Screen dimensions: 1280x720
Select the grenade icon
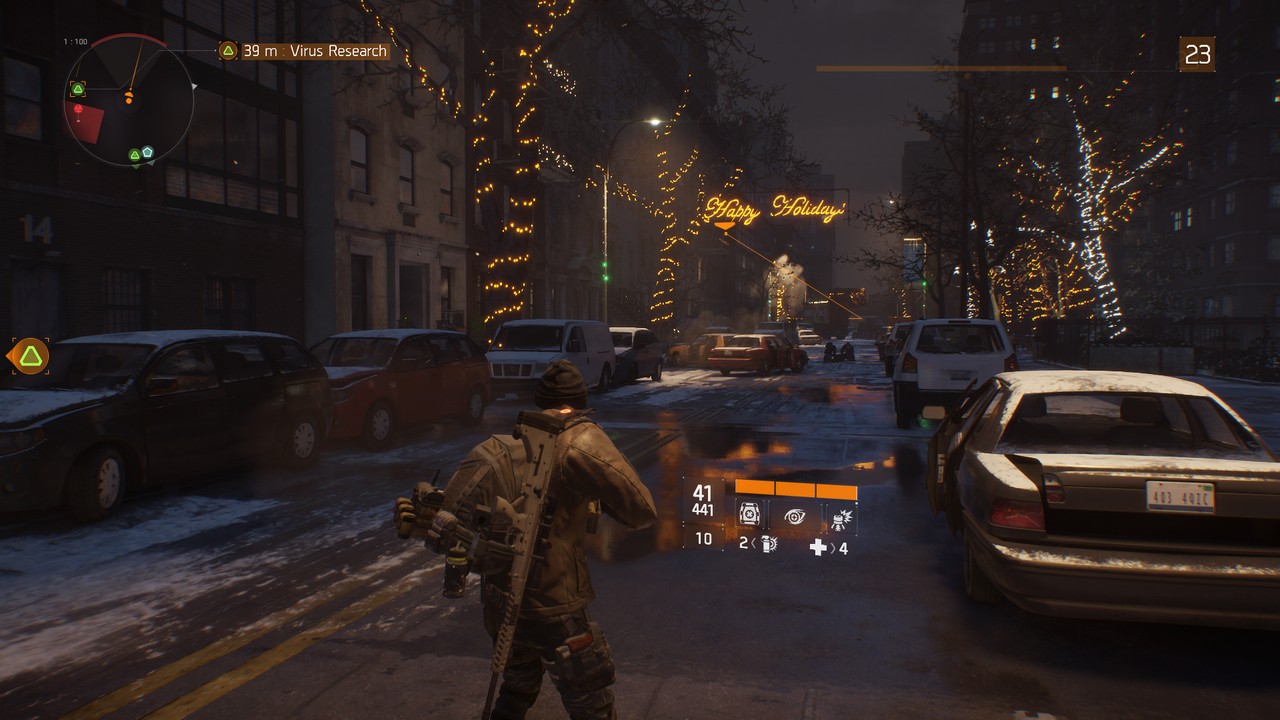[x=769, y=545]
